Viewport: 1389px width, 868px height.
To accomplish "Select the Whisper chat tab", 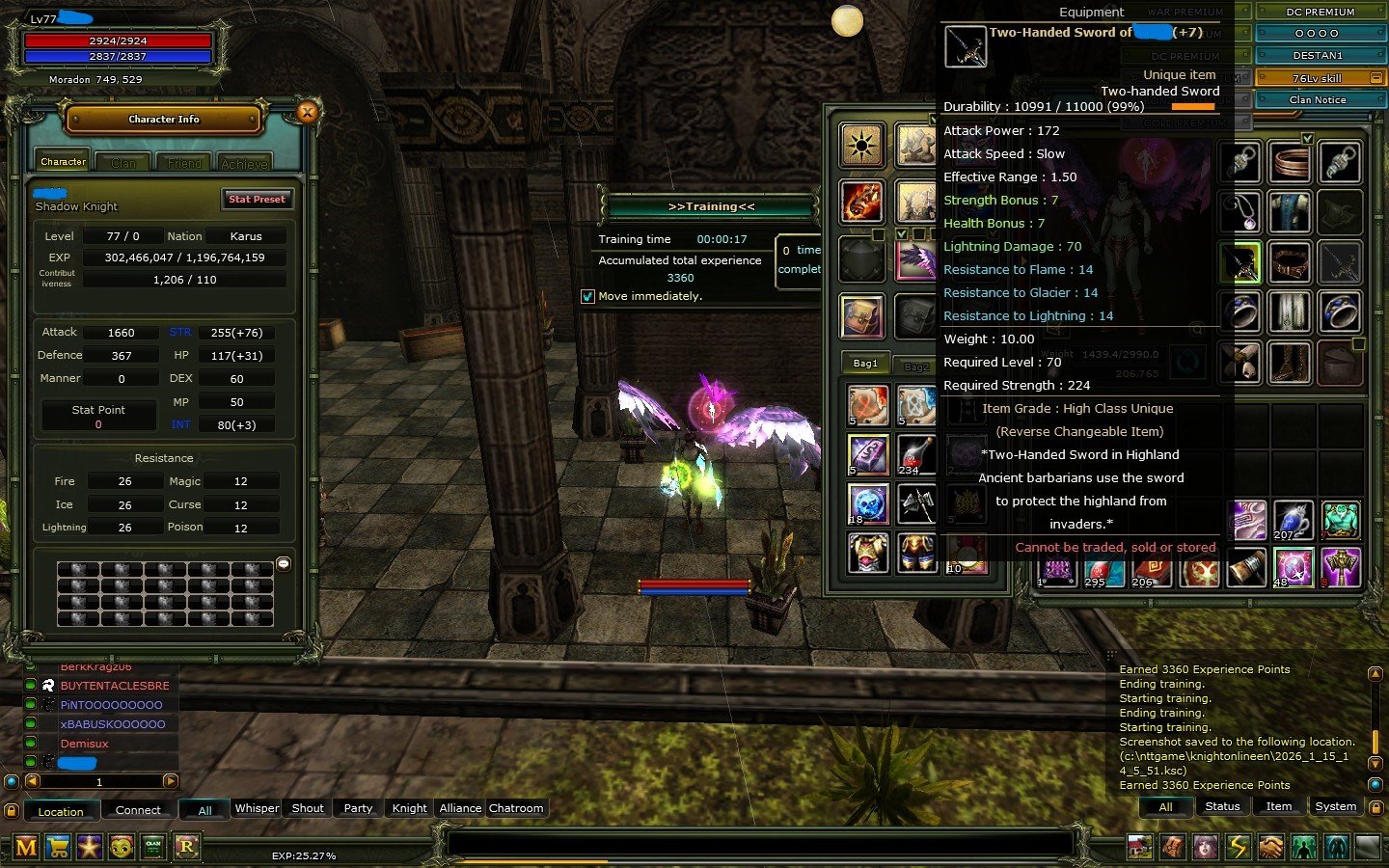I will click(x=256, y=808).
